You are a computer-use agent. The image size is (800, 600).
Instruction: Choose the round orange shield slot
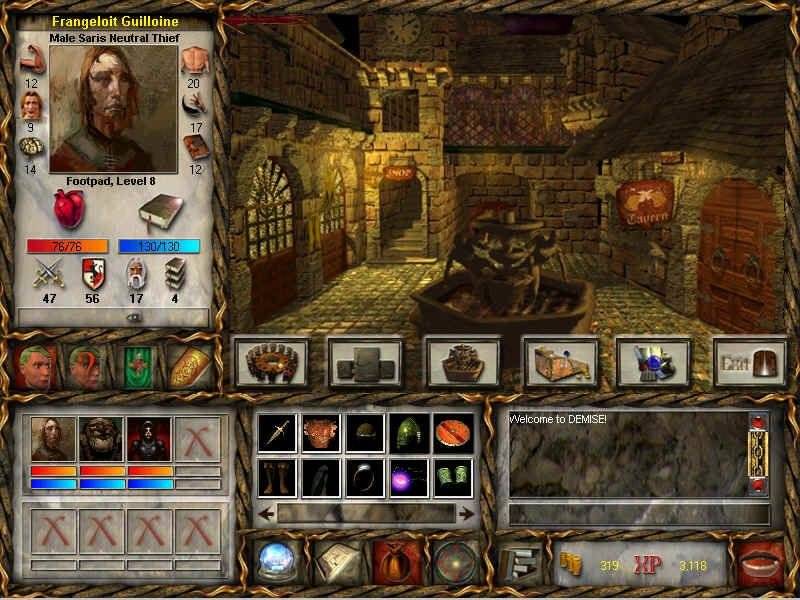point(450,430)
